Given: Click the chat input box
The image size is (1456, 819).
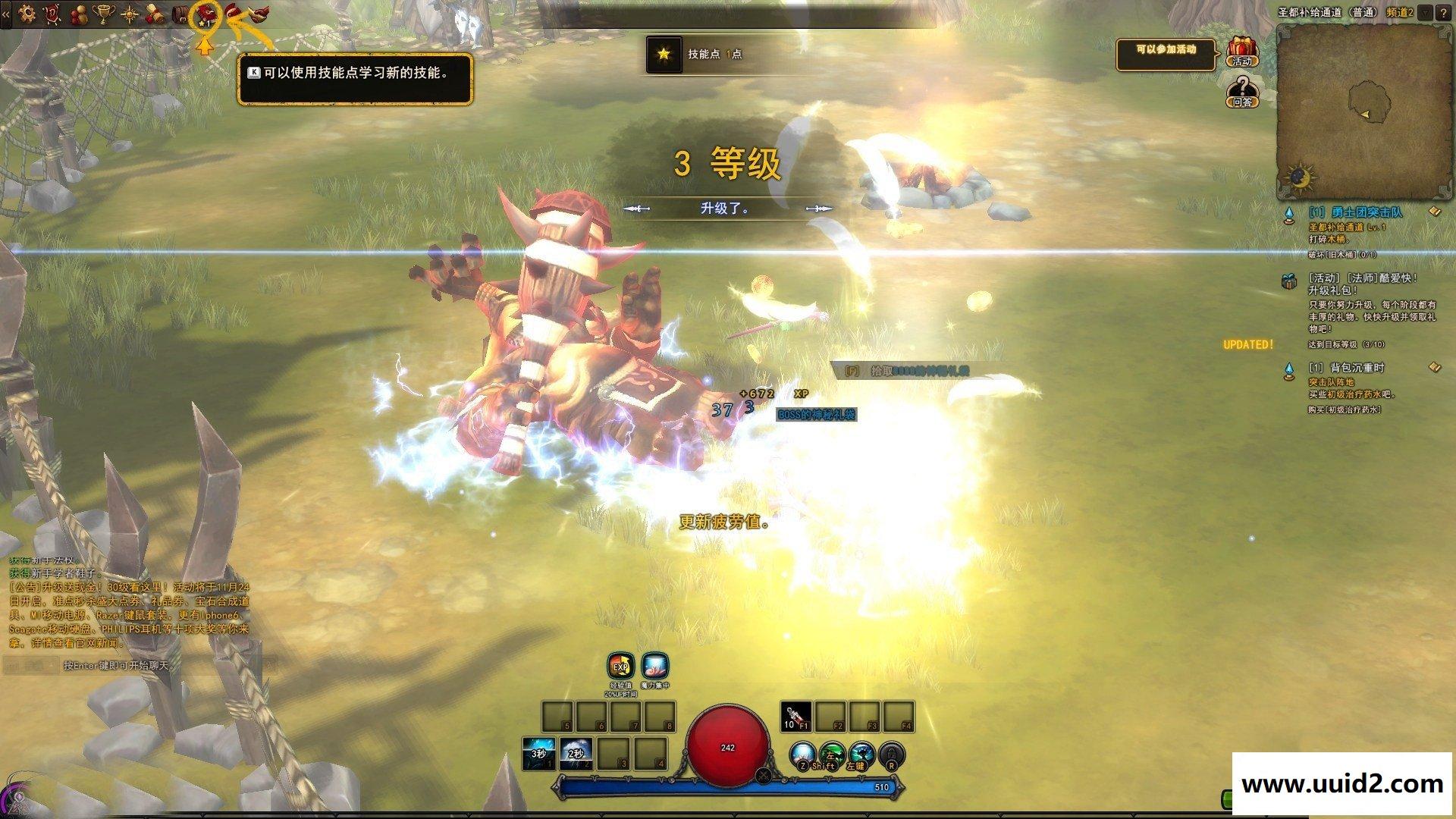Looking at the screenshot, I should coord(136,666).
